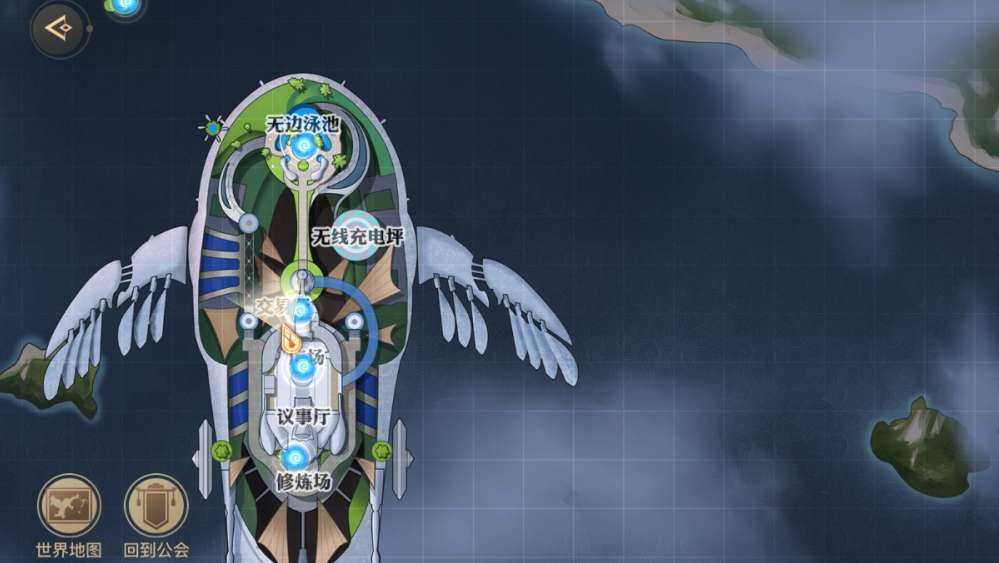This screenshot has width=999, height=563.
Task: Select the 无边泳池 teleport marker
Action: coord(303,147)
